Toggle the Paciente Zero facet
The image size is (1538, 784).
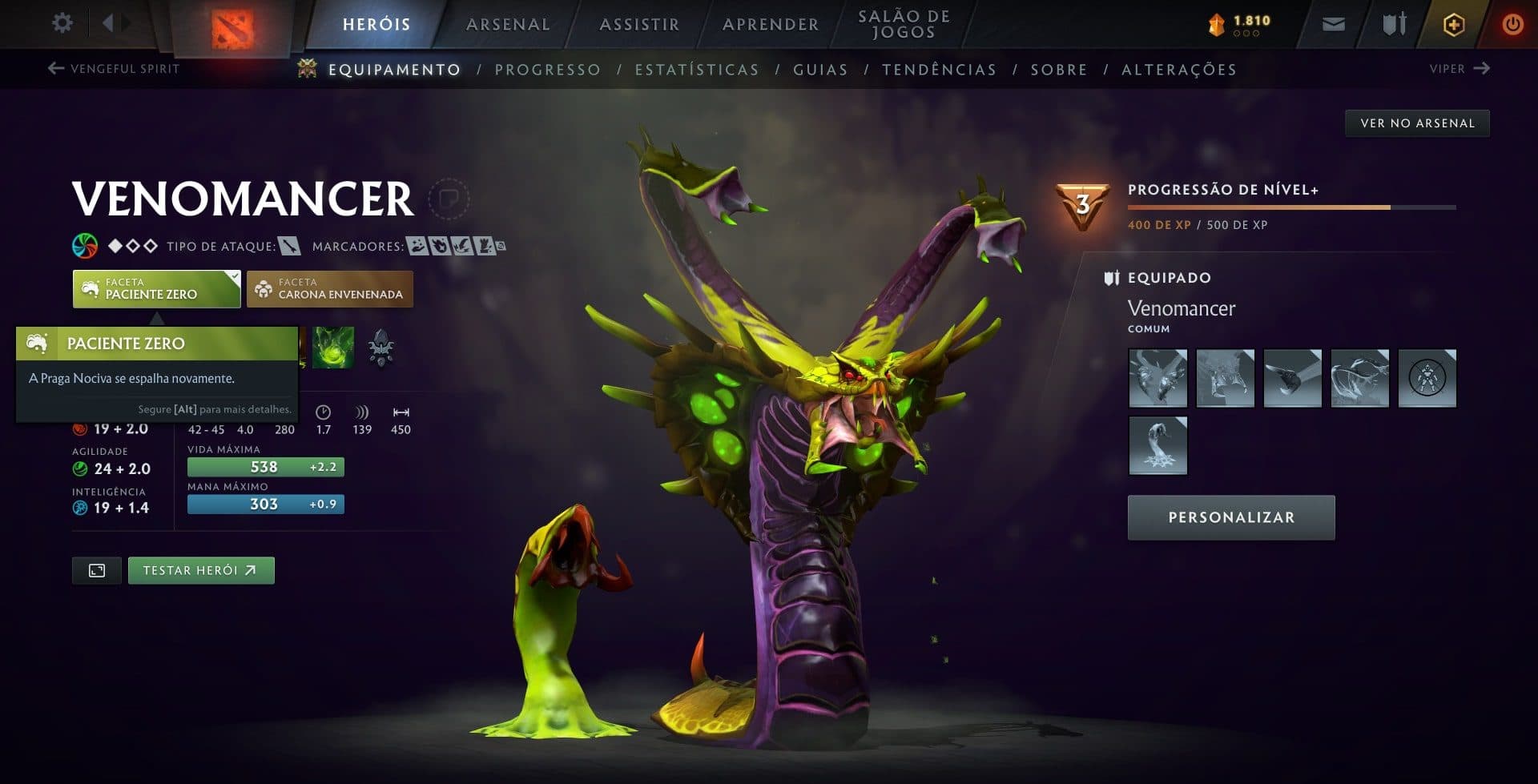[x=156, y=288]
